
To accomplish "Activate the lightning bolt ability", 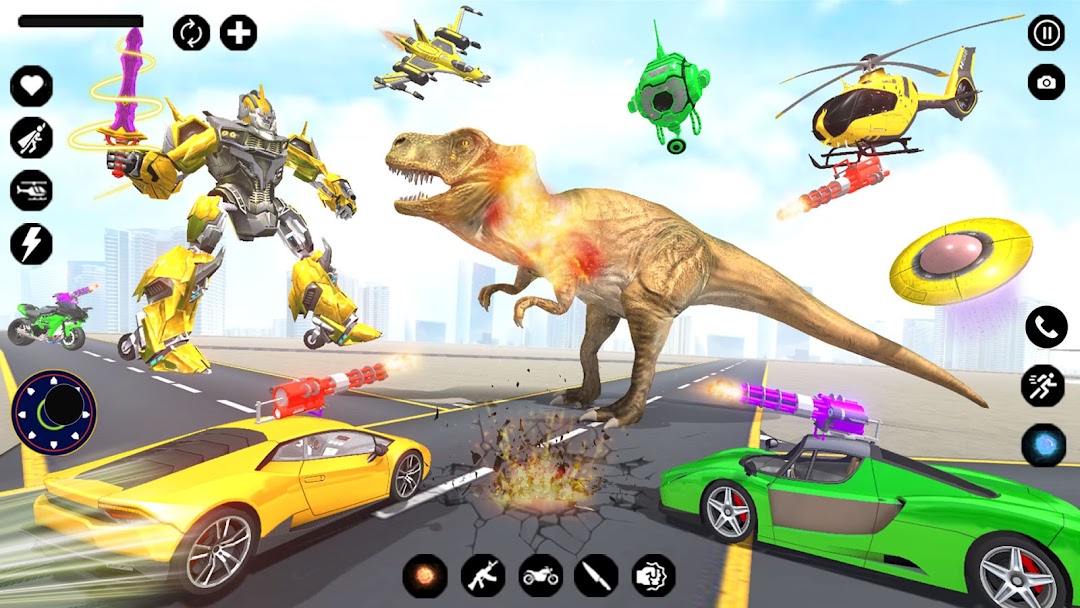I will coord(31,243).
